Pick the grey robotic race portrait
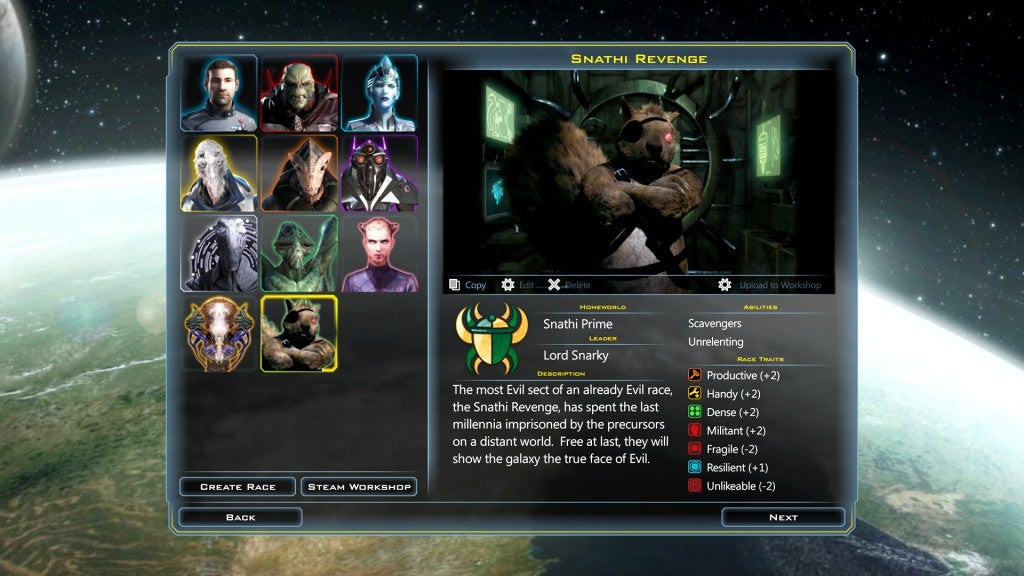This screenshot has height=576, width=1024. click(219, 253)
